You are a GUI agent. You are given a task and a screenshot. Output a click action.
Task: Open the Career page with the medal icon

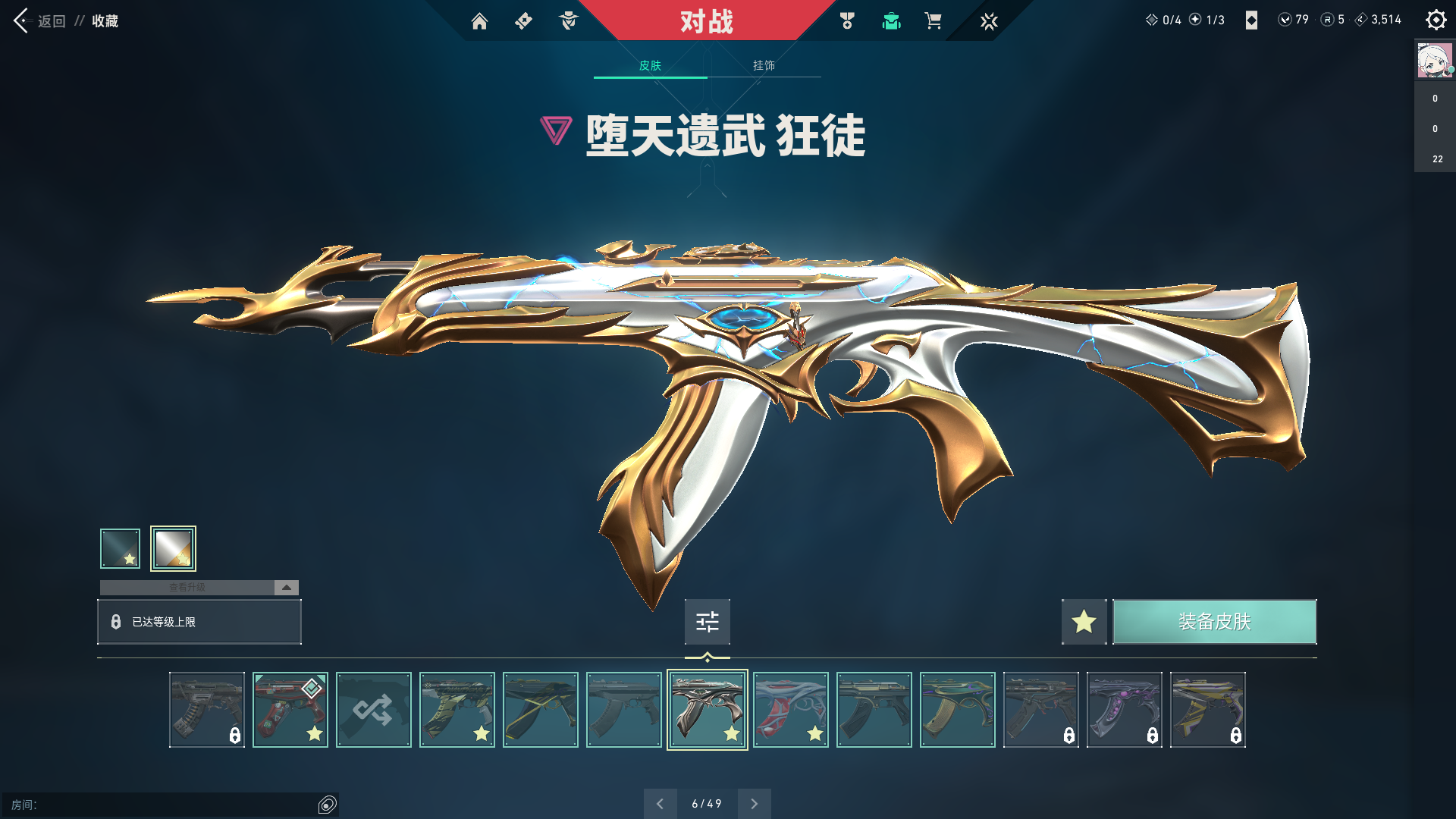(847, 21)
